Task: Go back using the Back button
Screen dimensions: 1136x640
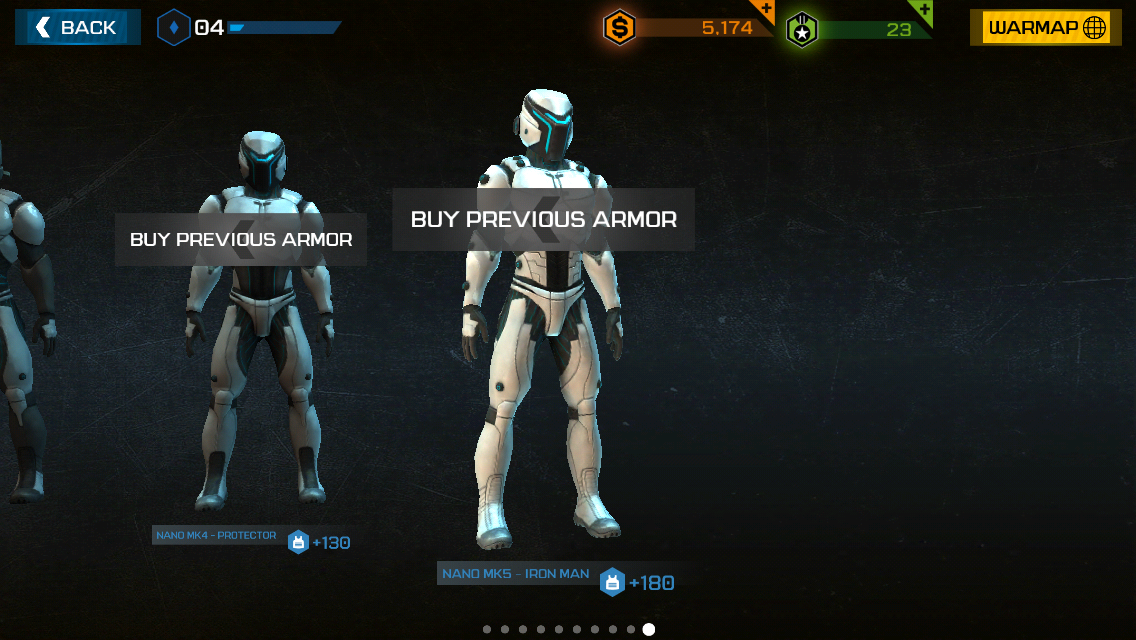Action: click(x=77, y=28)
